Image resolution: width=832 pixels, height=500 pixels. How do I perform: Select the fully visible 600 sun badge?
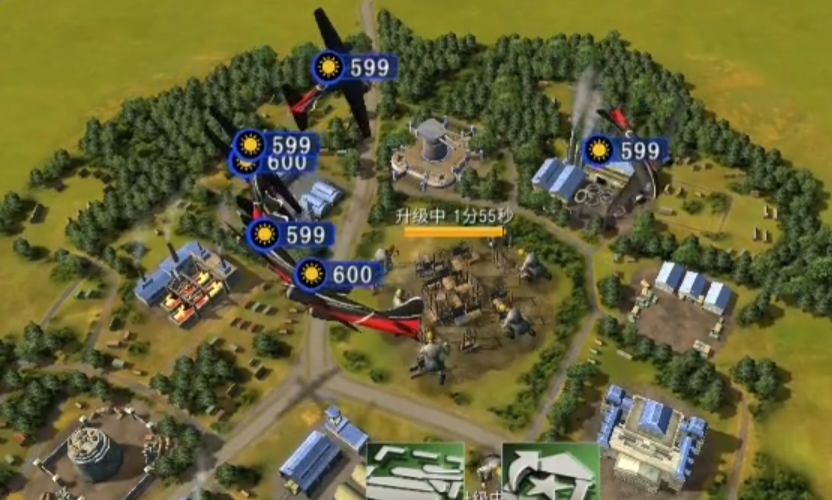coord(339,274)
